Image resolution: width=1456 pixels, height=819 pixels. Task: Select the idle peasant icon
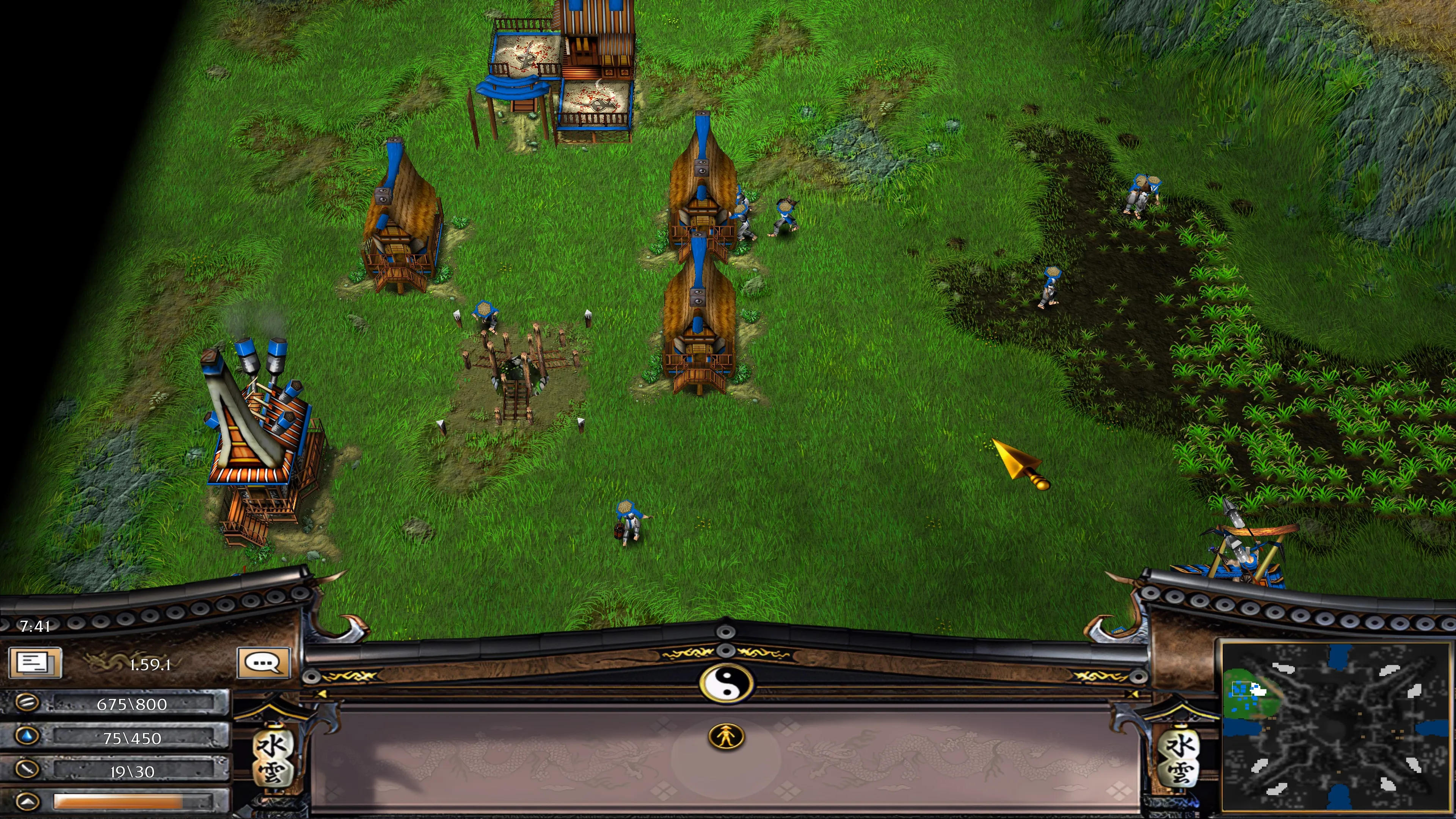[x=726, y=736]
